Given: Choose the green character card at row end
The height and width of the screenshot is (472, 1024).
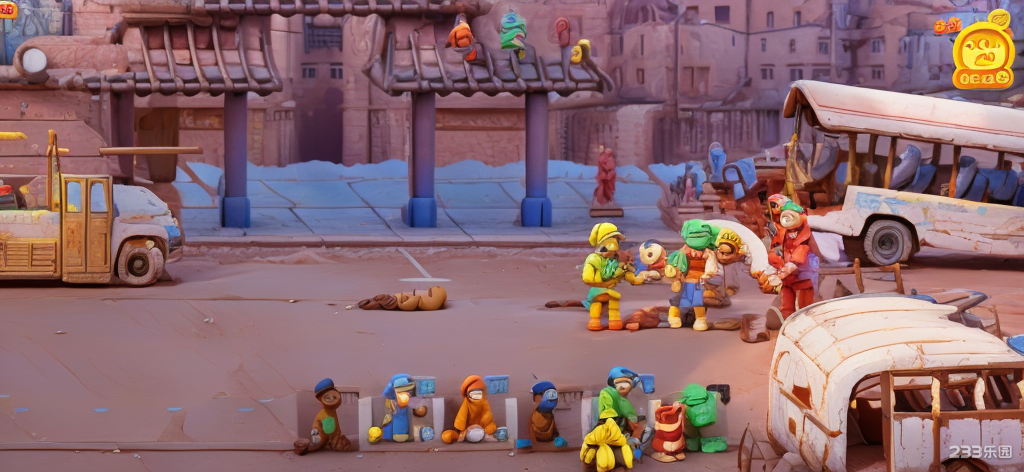Looking at the screenshot, I should (x=700, y=415).
